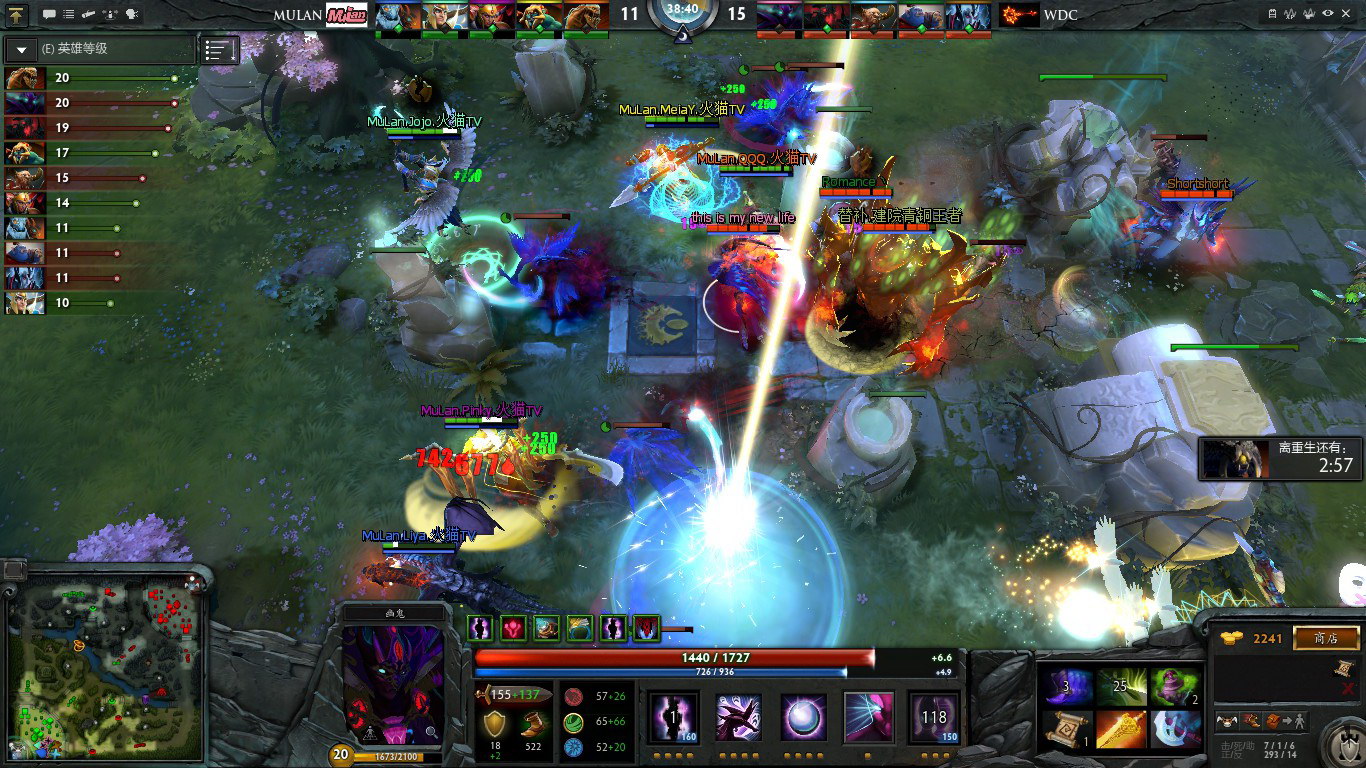
Task: Select the Spectre portrait in top bar
Action: pos(778,16)
